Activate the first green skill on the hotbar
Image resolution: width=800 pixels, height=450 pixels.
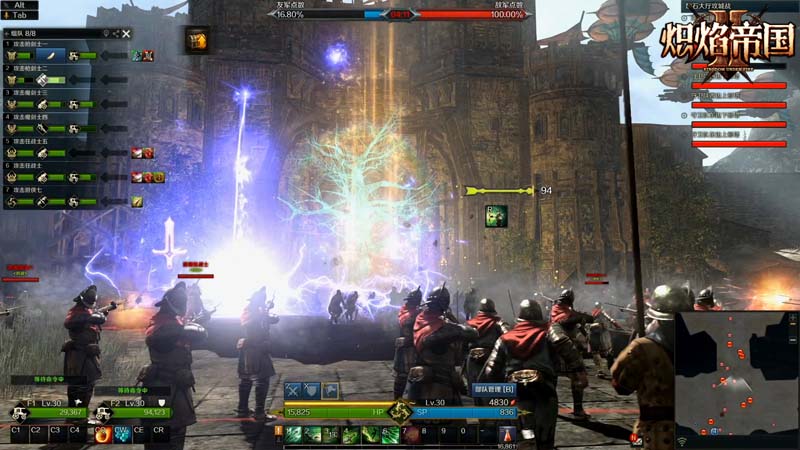(x=293, y=434)
